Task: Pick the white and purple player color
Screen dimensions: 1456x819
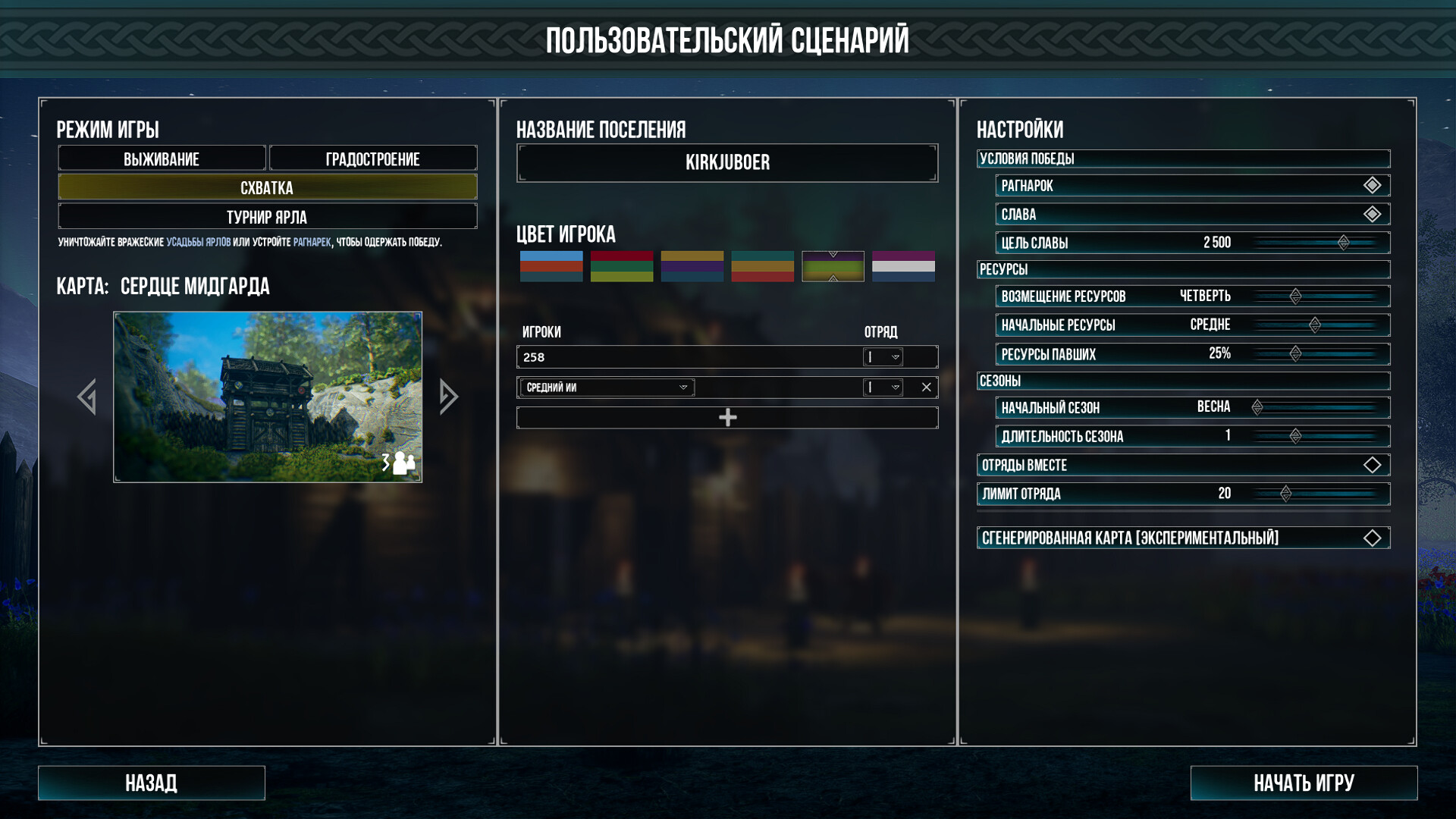Action: click(903, 266)
